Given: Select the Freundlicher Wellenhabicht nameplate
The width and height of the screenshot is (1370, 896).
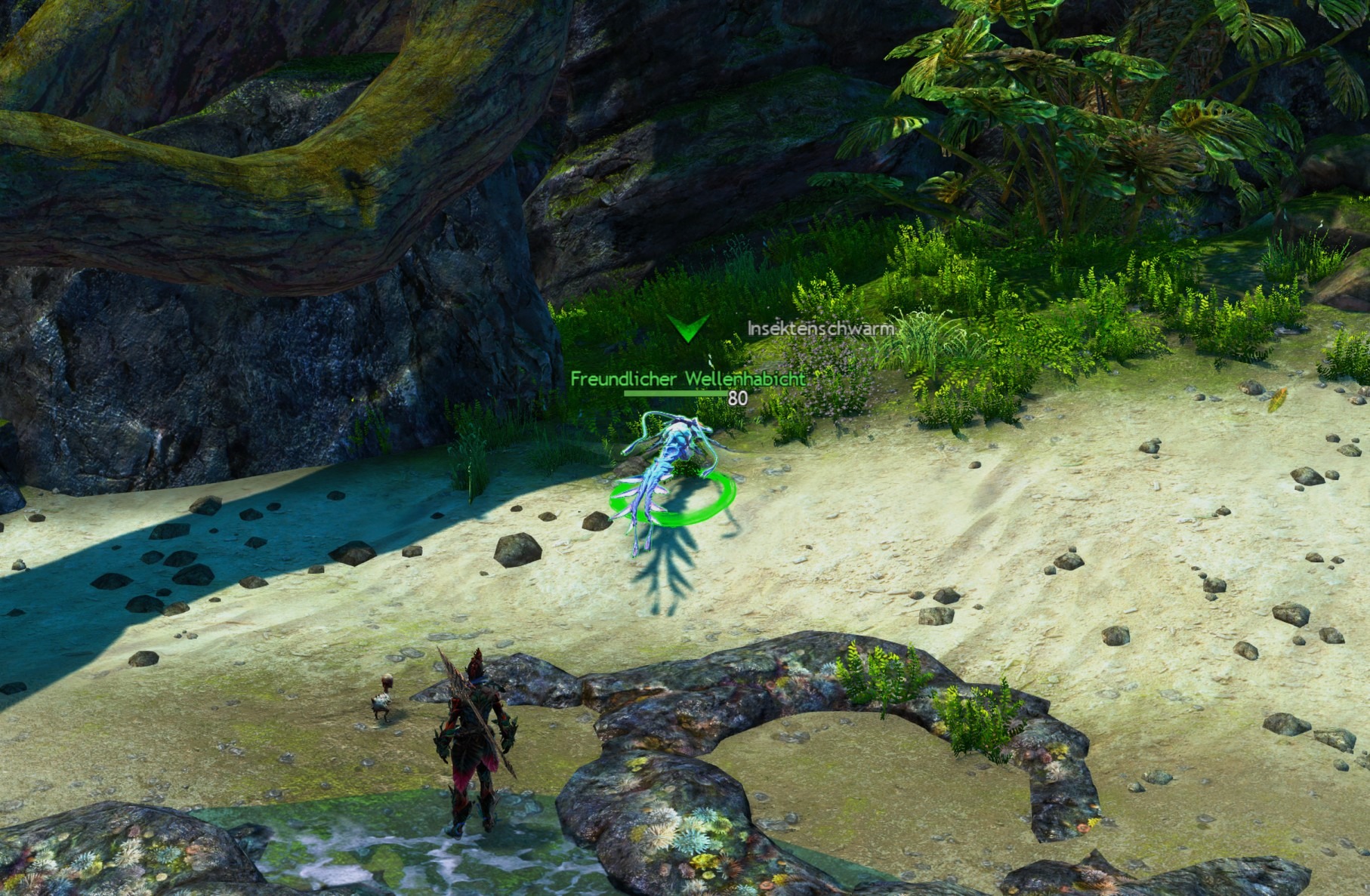Looking at the screenshot, I should pyautogui.click(x=687, y=379).
